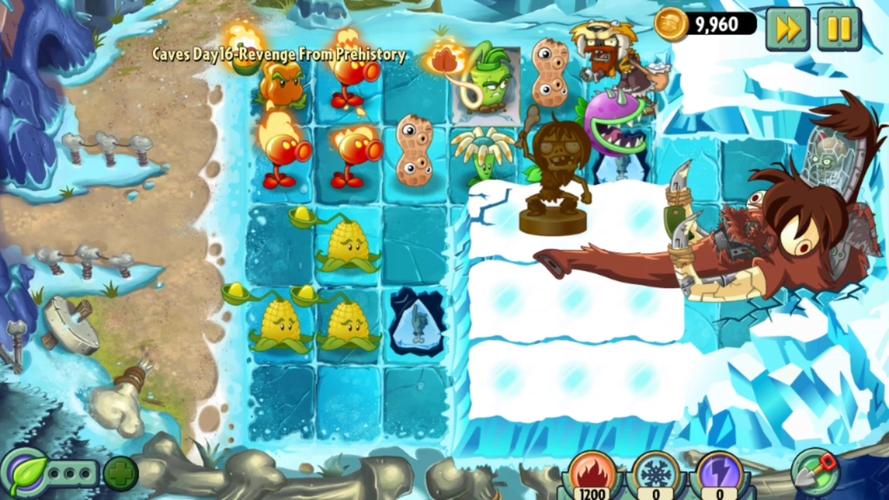Tap the green leaf plant food icon

[x=22, y=471]
